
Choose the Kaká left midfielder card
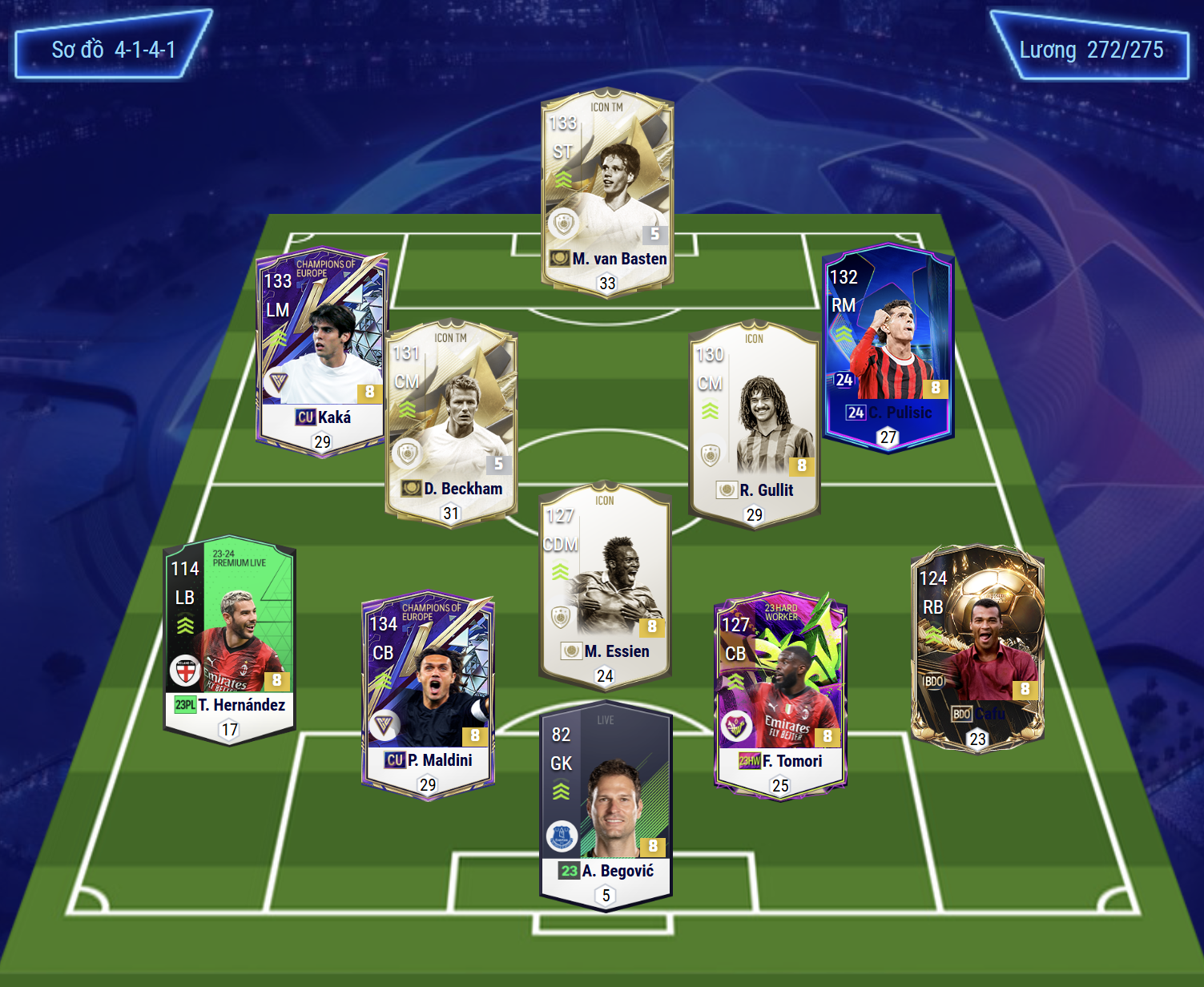(x=322, y=352)
